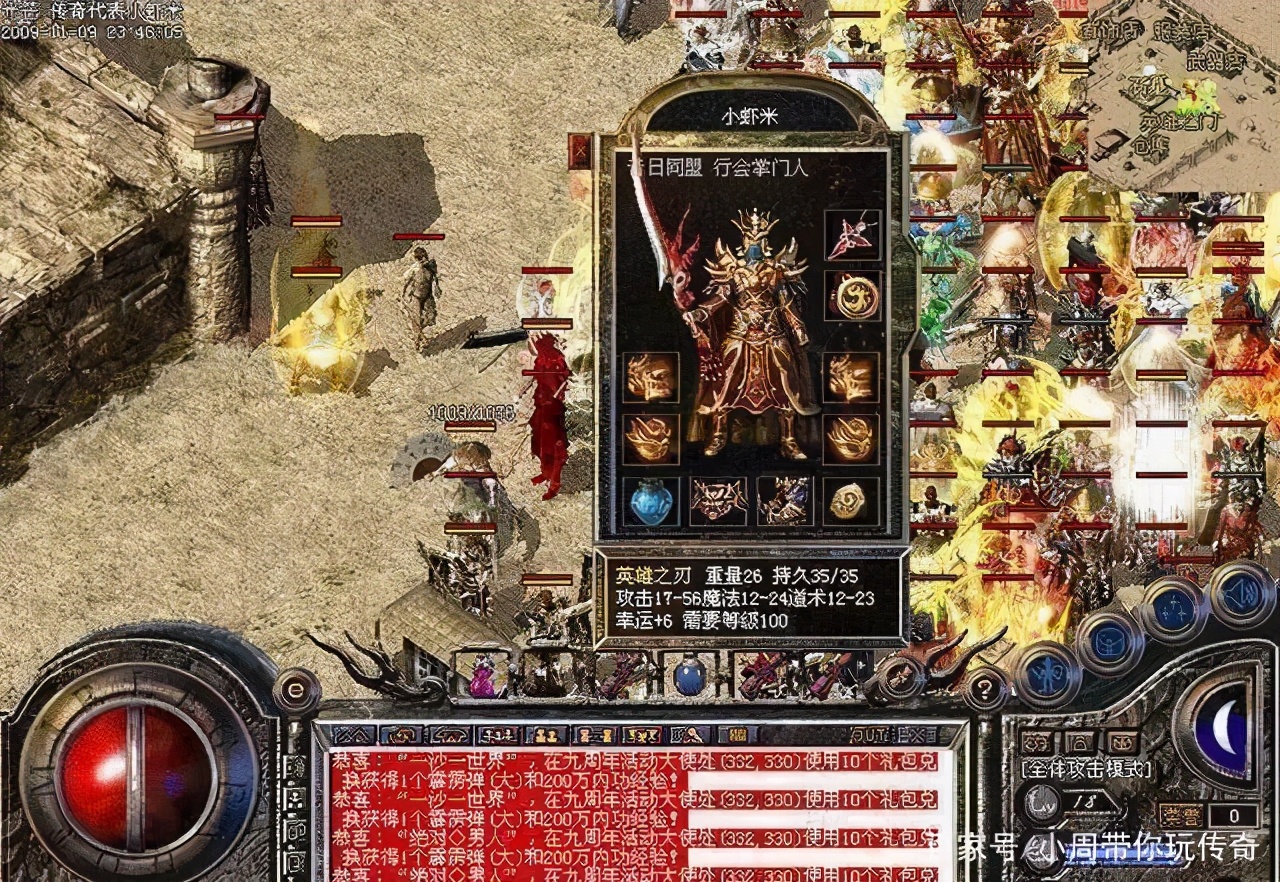1280x882 pixels.
Task: Open the bag round button
Action: coord(1107,640)
